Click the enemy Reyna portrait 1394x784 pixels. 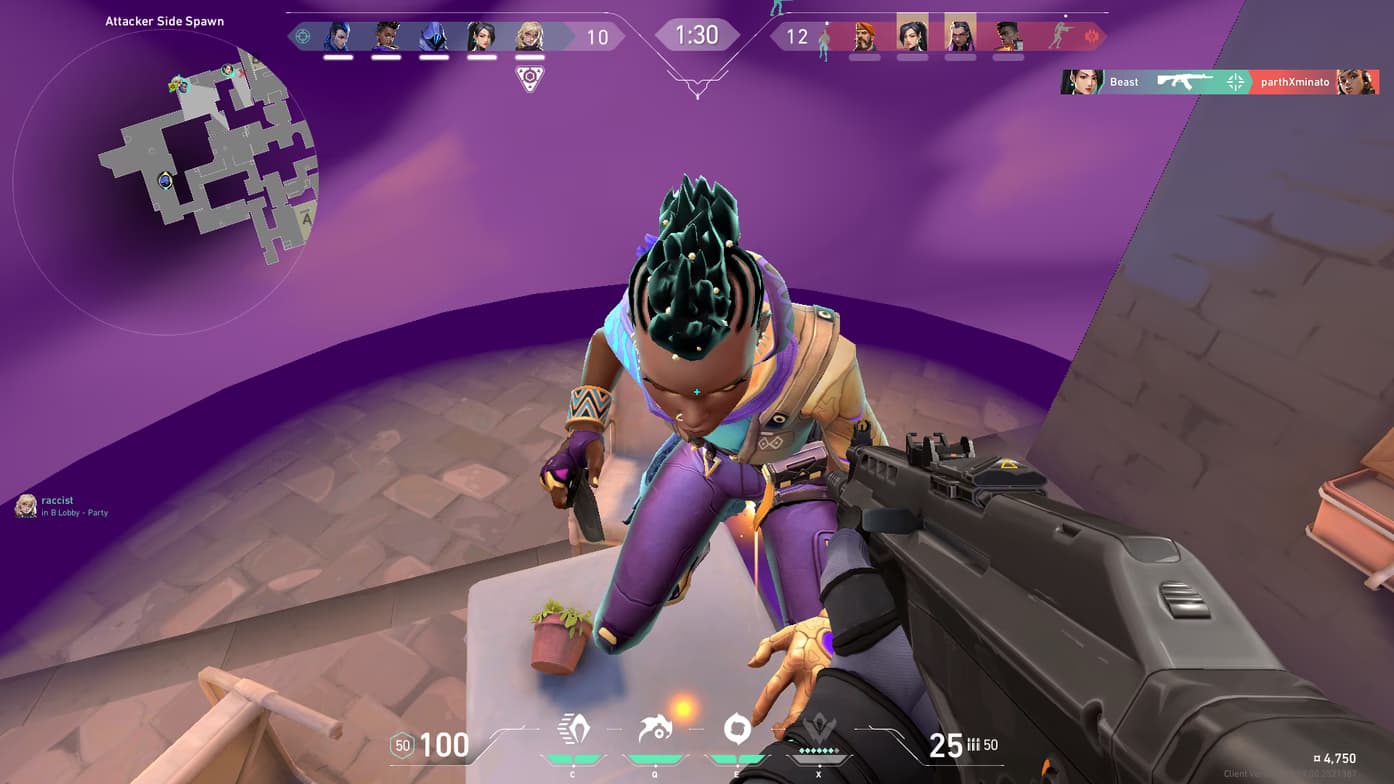coord(960,37)
